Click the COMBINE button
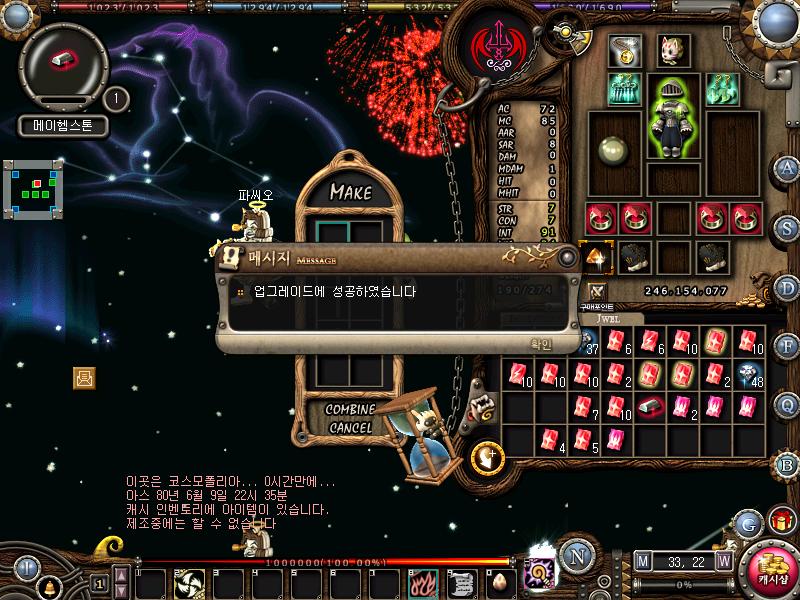 [350, 410]
